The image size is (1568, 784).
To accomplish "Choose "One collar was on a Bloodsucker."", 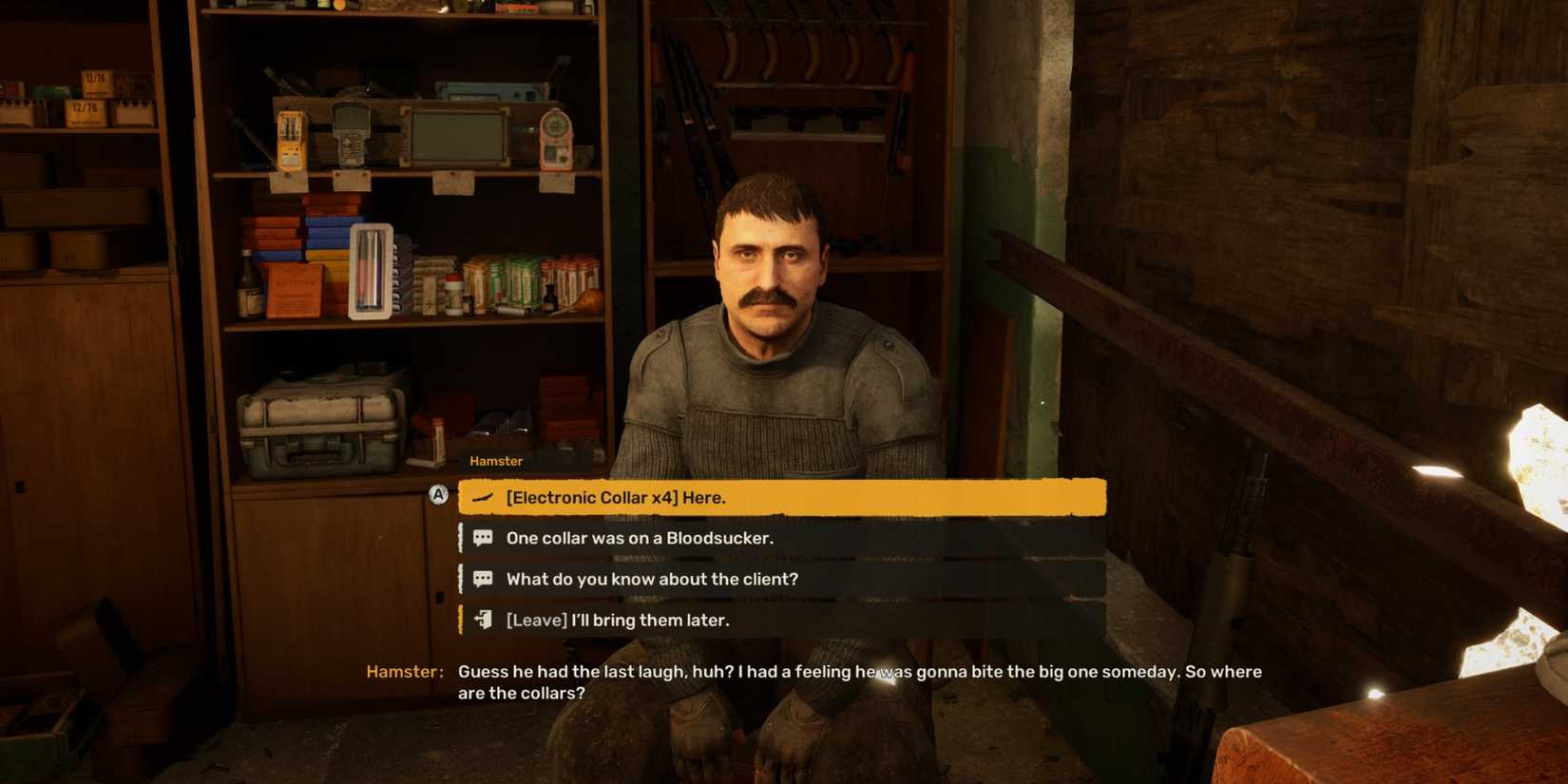I will 641,537.
